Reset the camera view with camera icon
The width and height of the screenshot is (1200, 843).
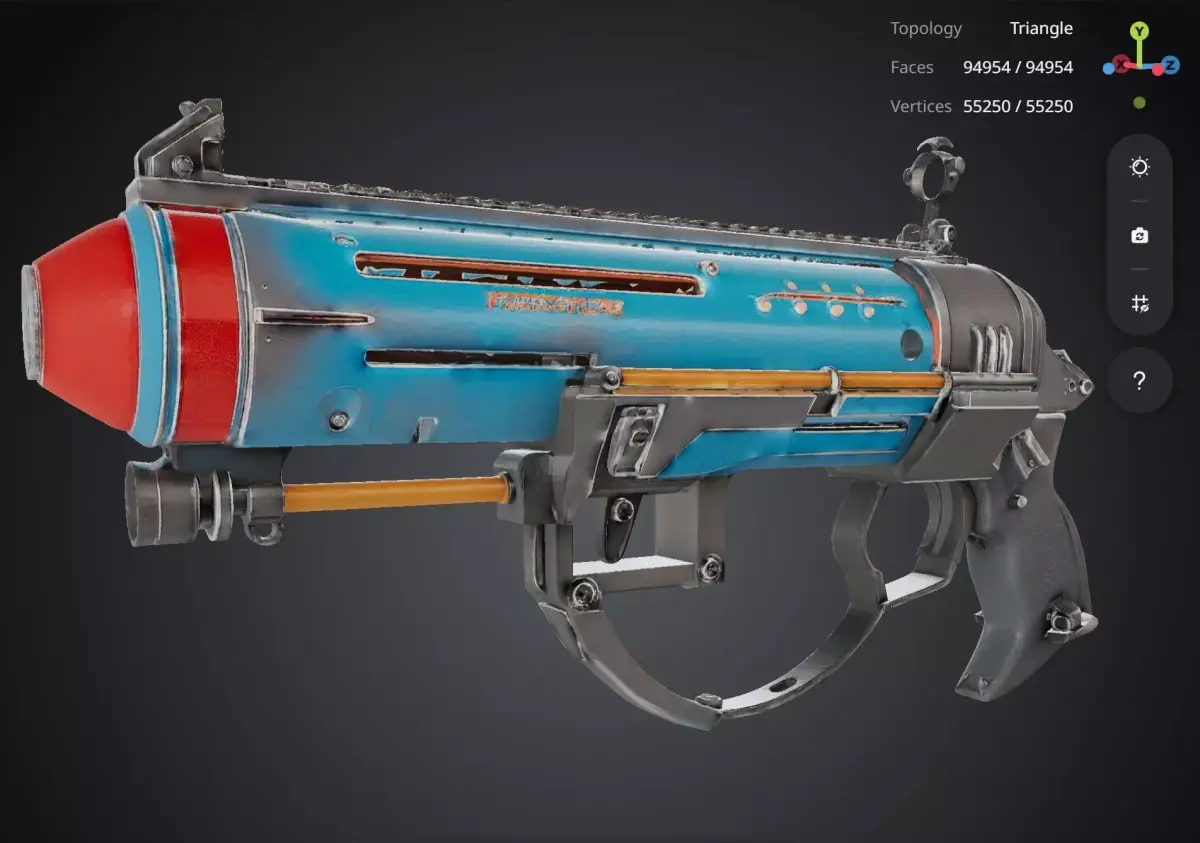[x=1139, y=236]
